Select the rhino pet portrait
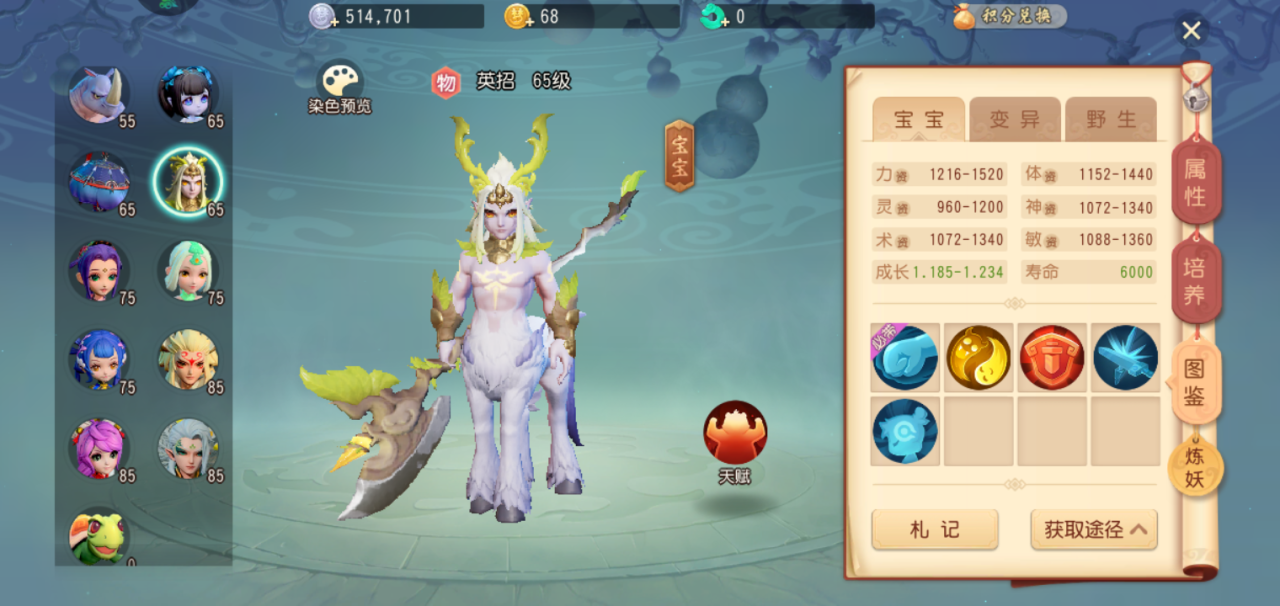1280x606 pixels. [97, 95]
